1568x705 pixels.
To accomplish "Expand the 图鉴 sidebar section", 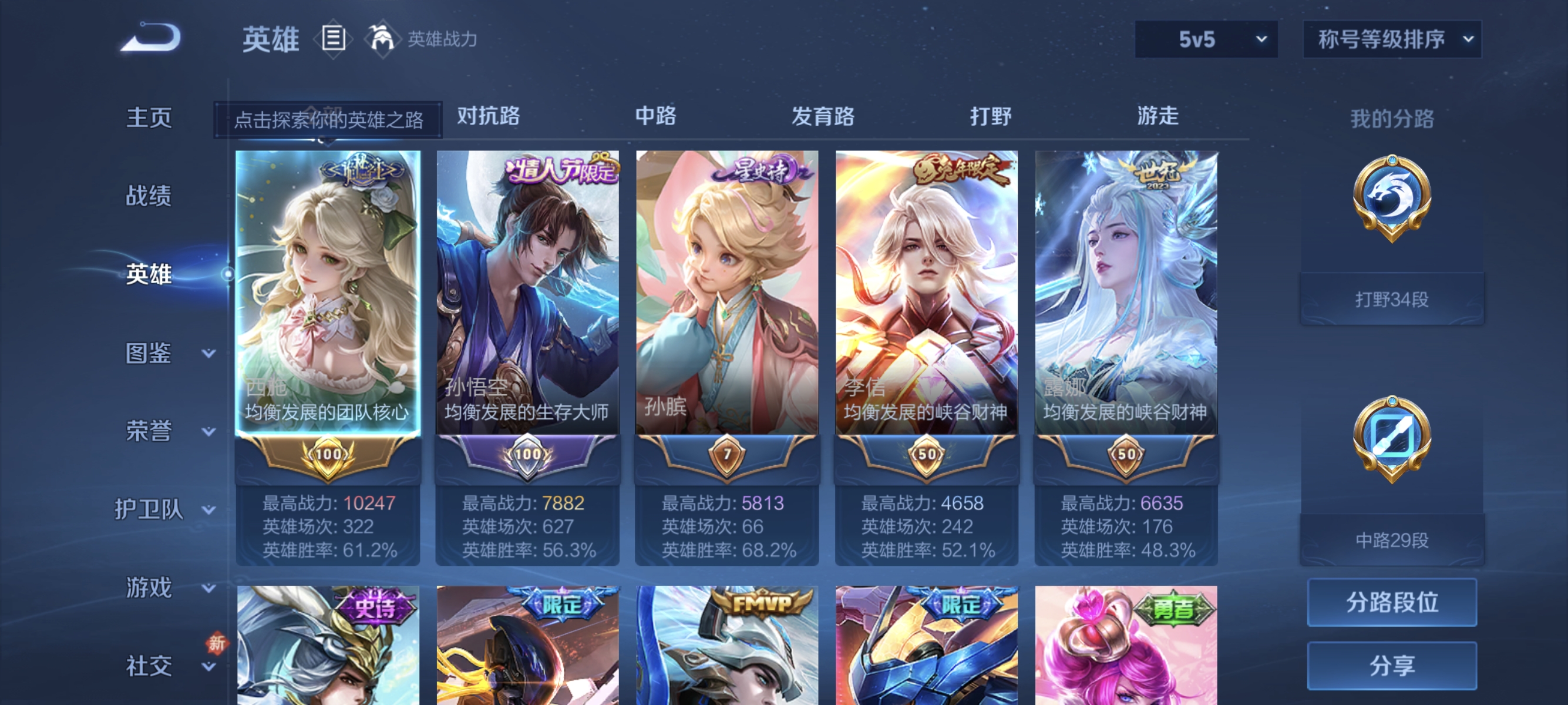I will point(148,352).
